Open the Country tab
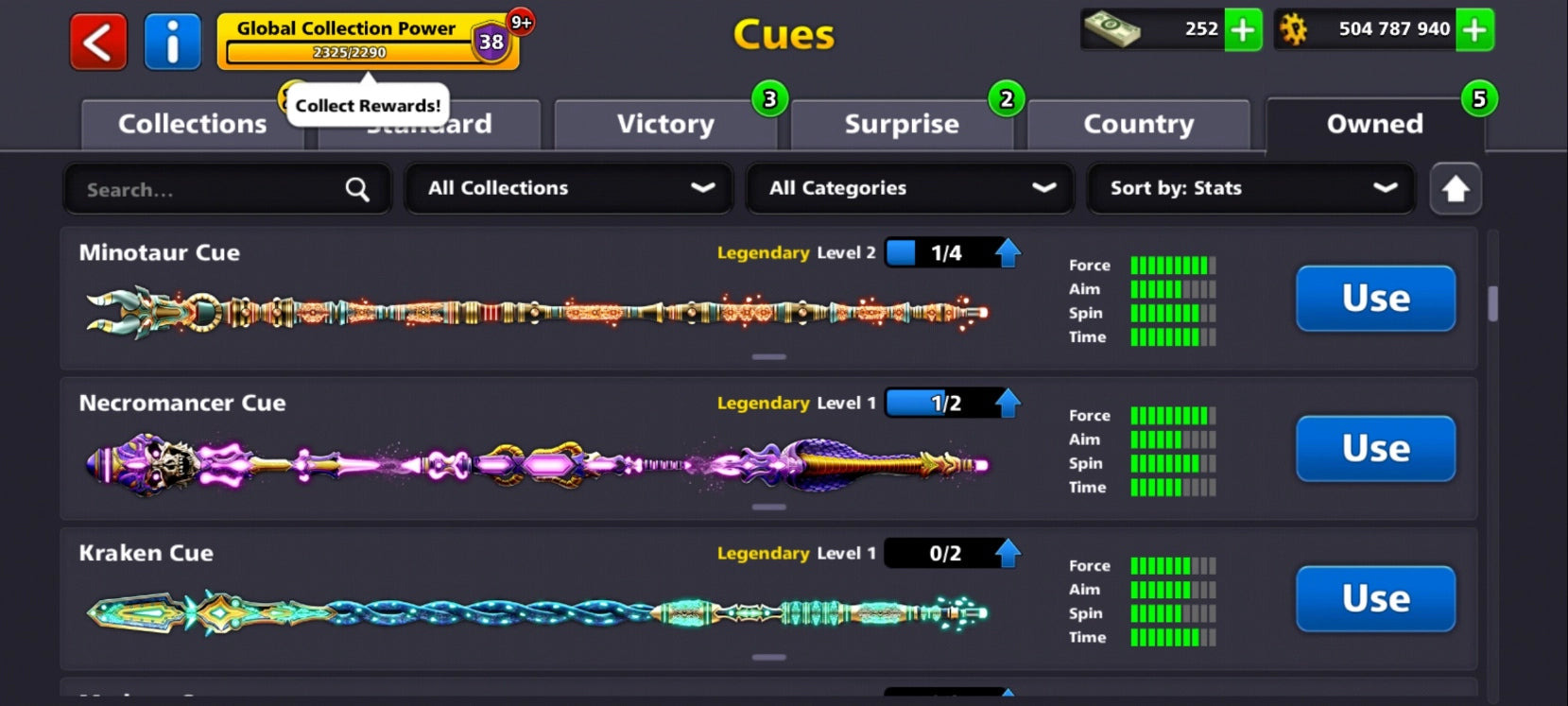The image size is (1568, 706). tap(1138, 124)
